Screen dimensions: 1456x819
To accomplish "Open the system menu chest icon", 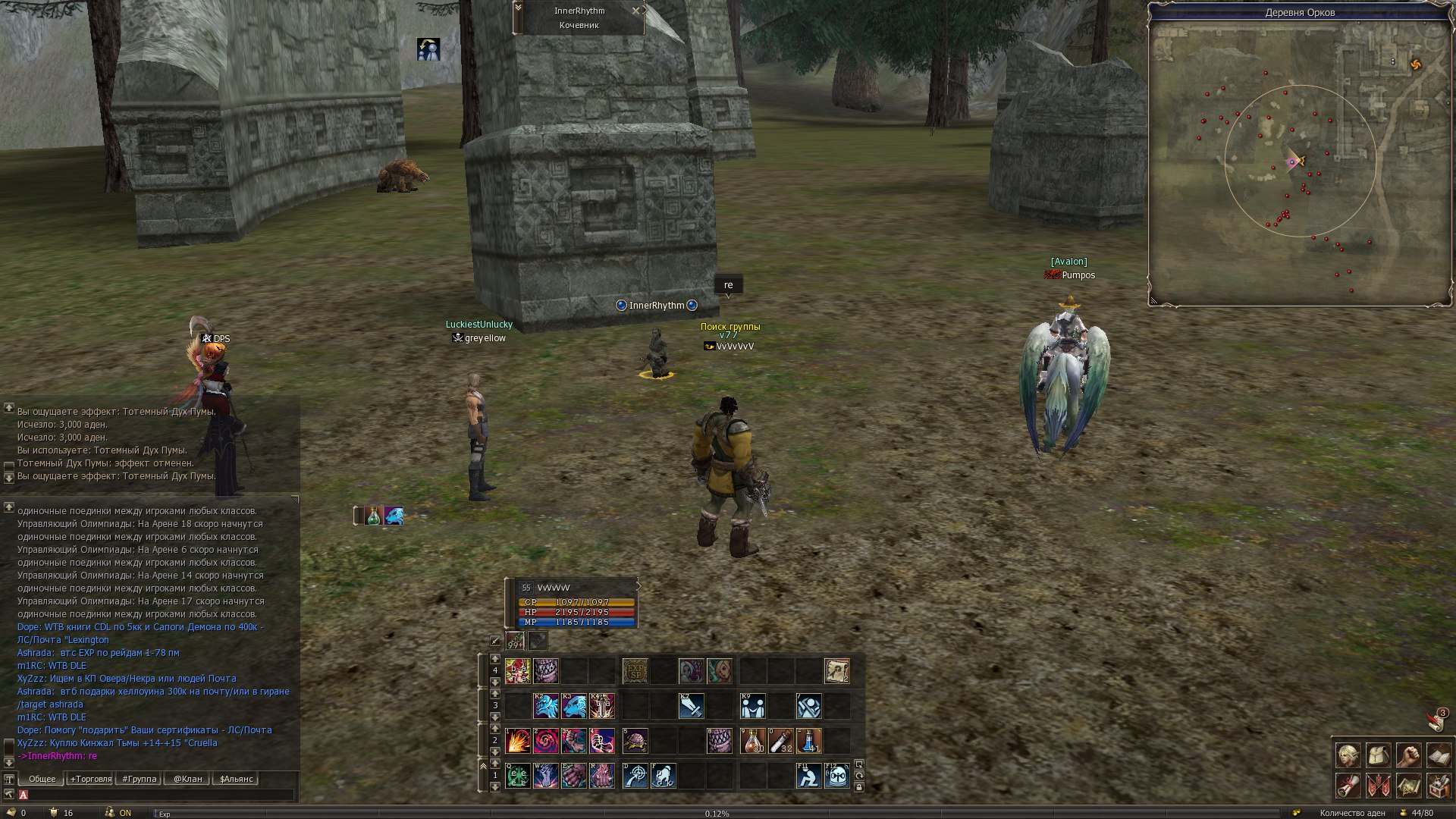I will click(x=1439, y=786).
